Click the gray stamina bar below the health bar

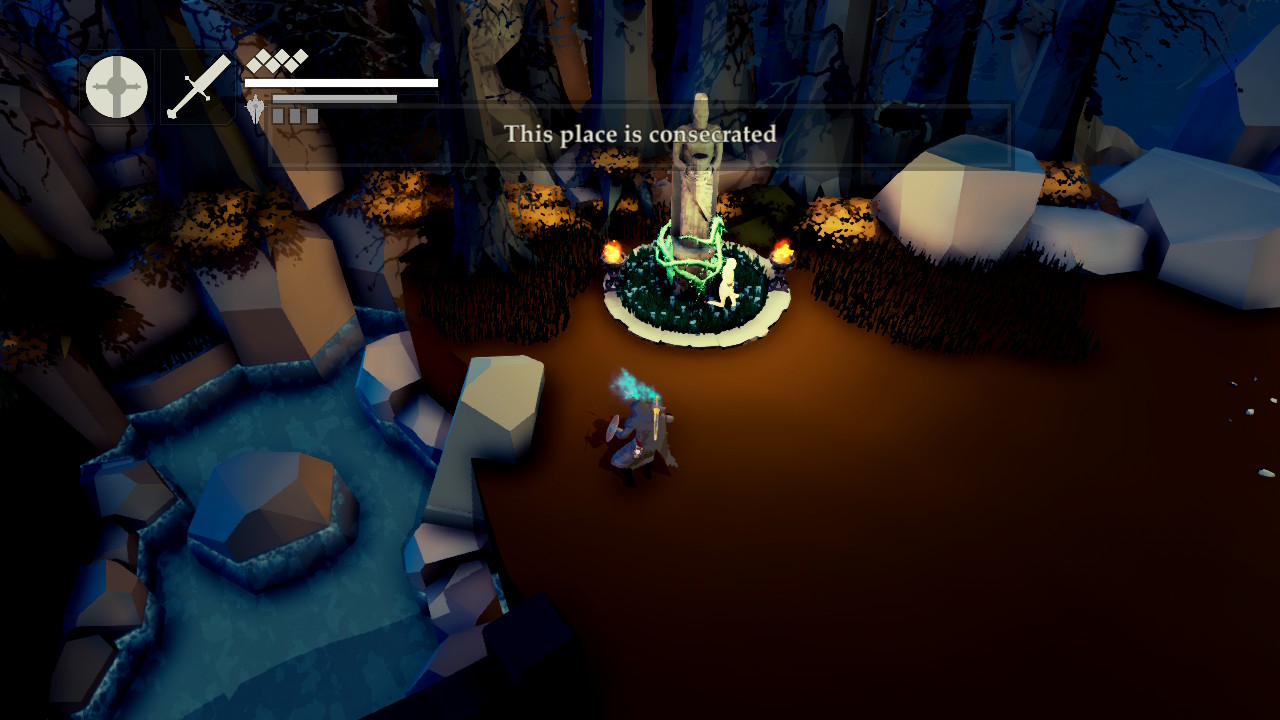click(x=335, y=98)
